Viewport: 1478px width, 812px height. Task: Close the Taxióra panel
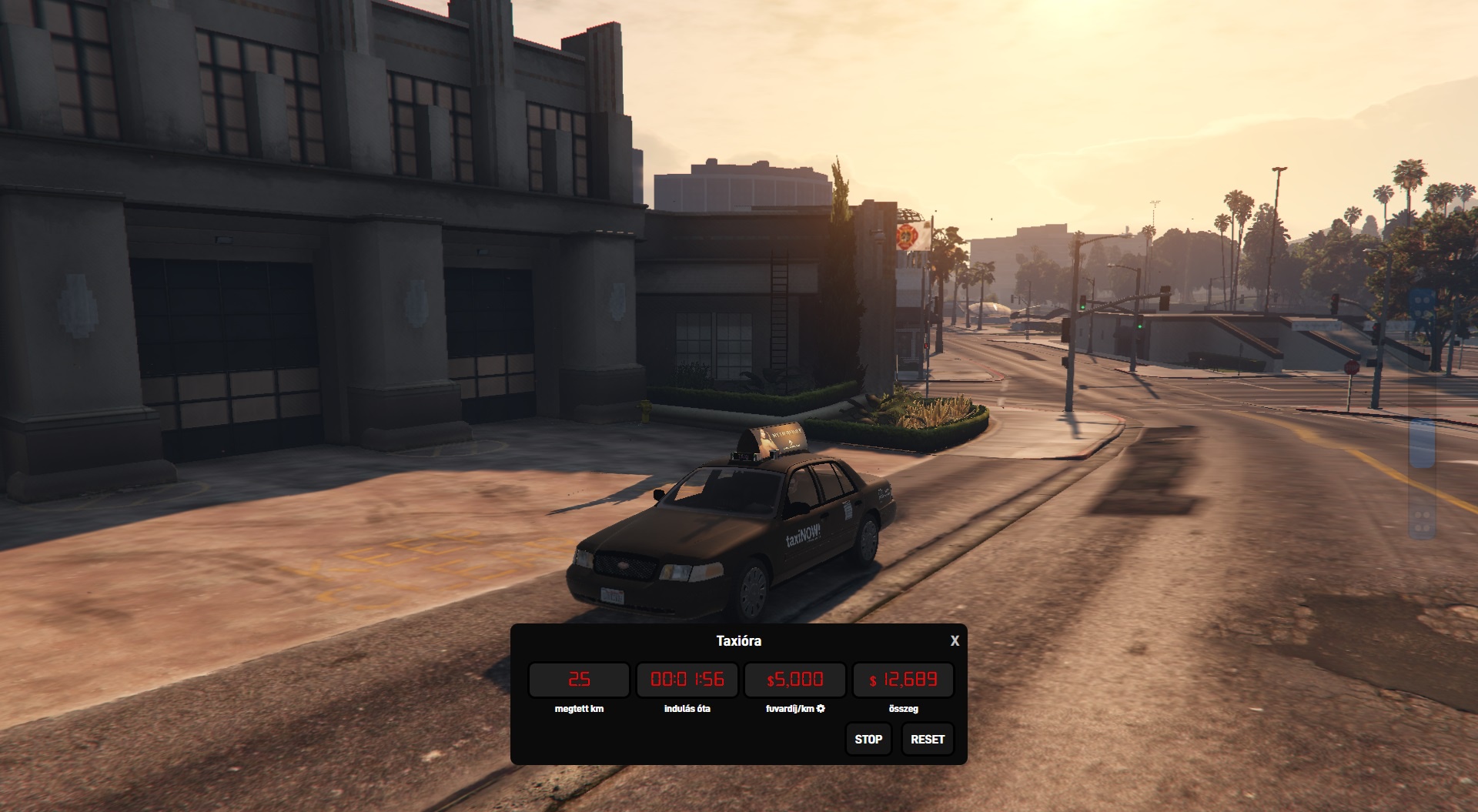(955, 640)
